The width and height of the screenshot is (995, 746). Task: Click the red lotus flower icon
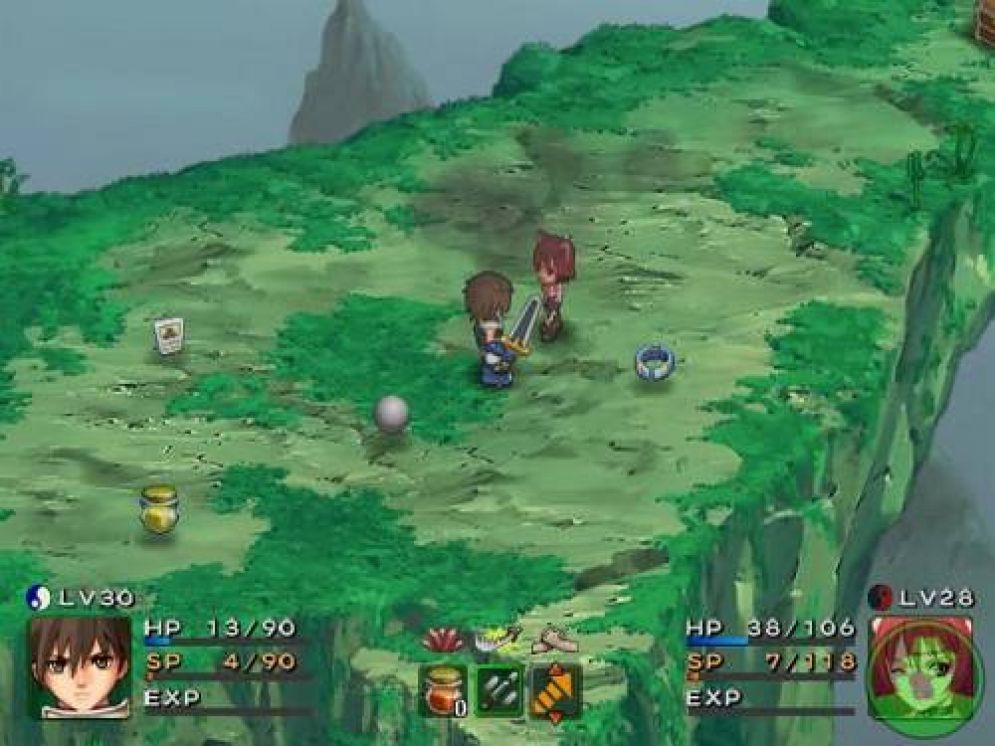click(x=443, y=641)
